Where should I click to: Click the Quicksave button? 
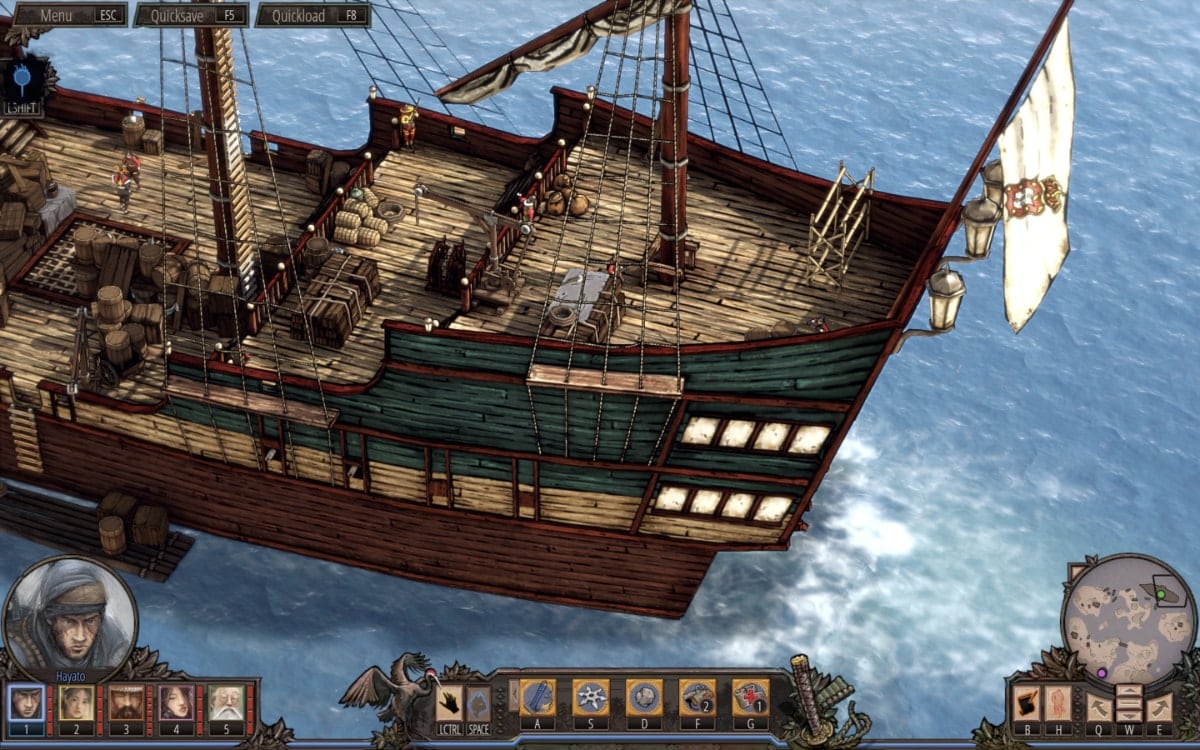pyautogui.click(x=191, y=15)
